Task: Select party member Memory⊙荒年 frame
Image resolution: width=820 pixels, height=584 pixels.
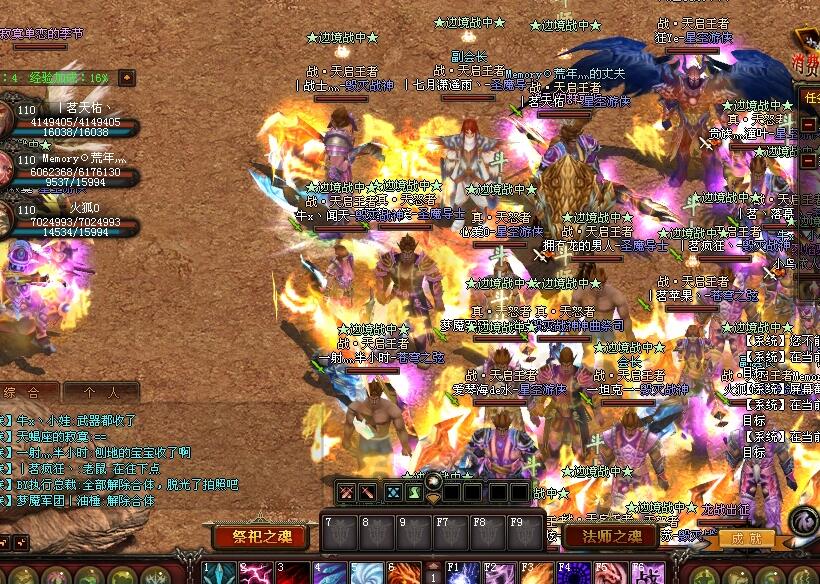Action: coord(68,169)
